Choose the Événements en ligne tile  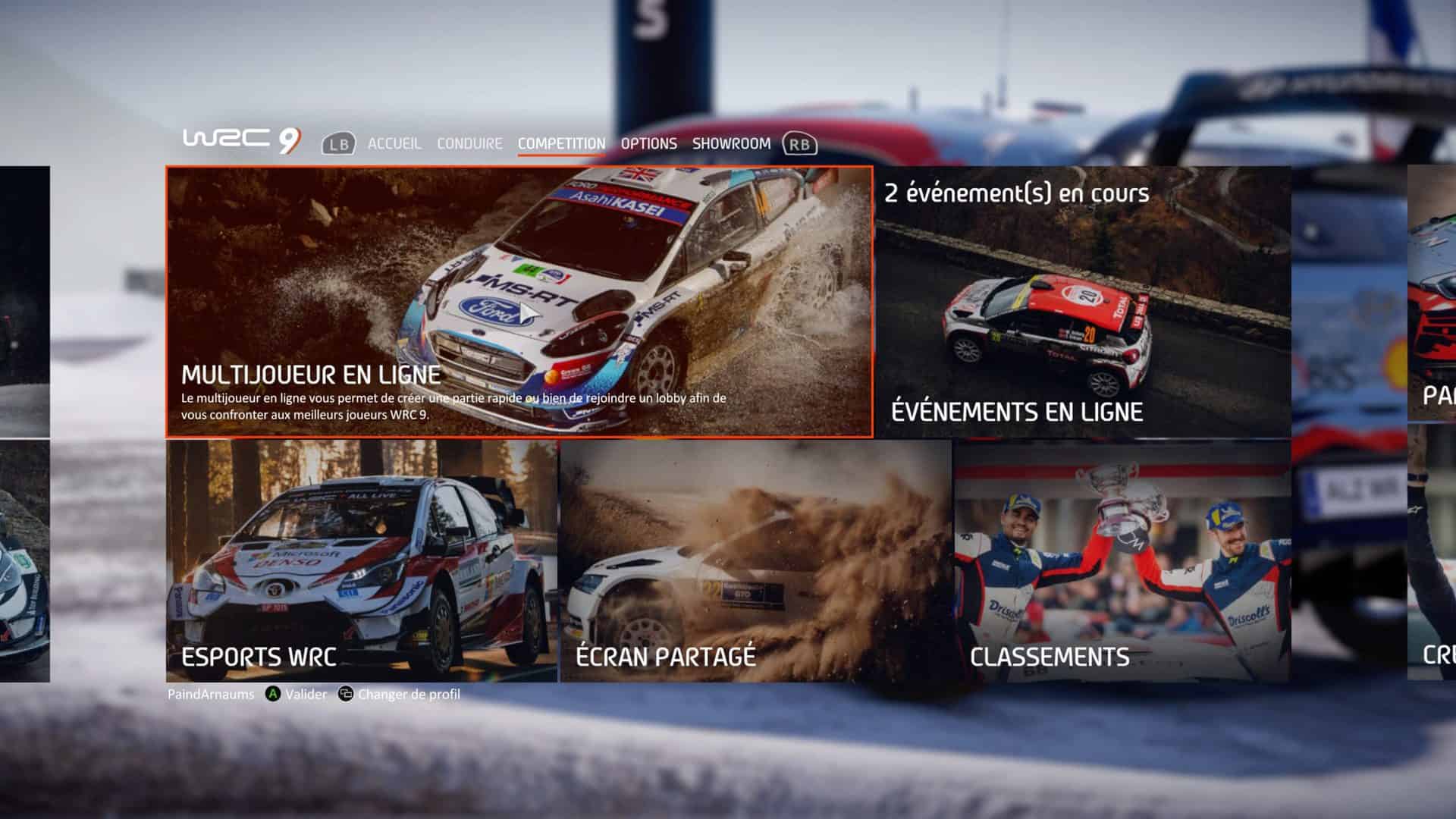1083,302
